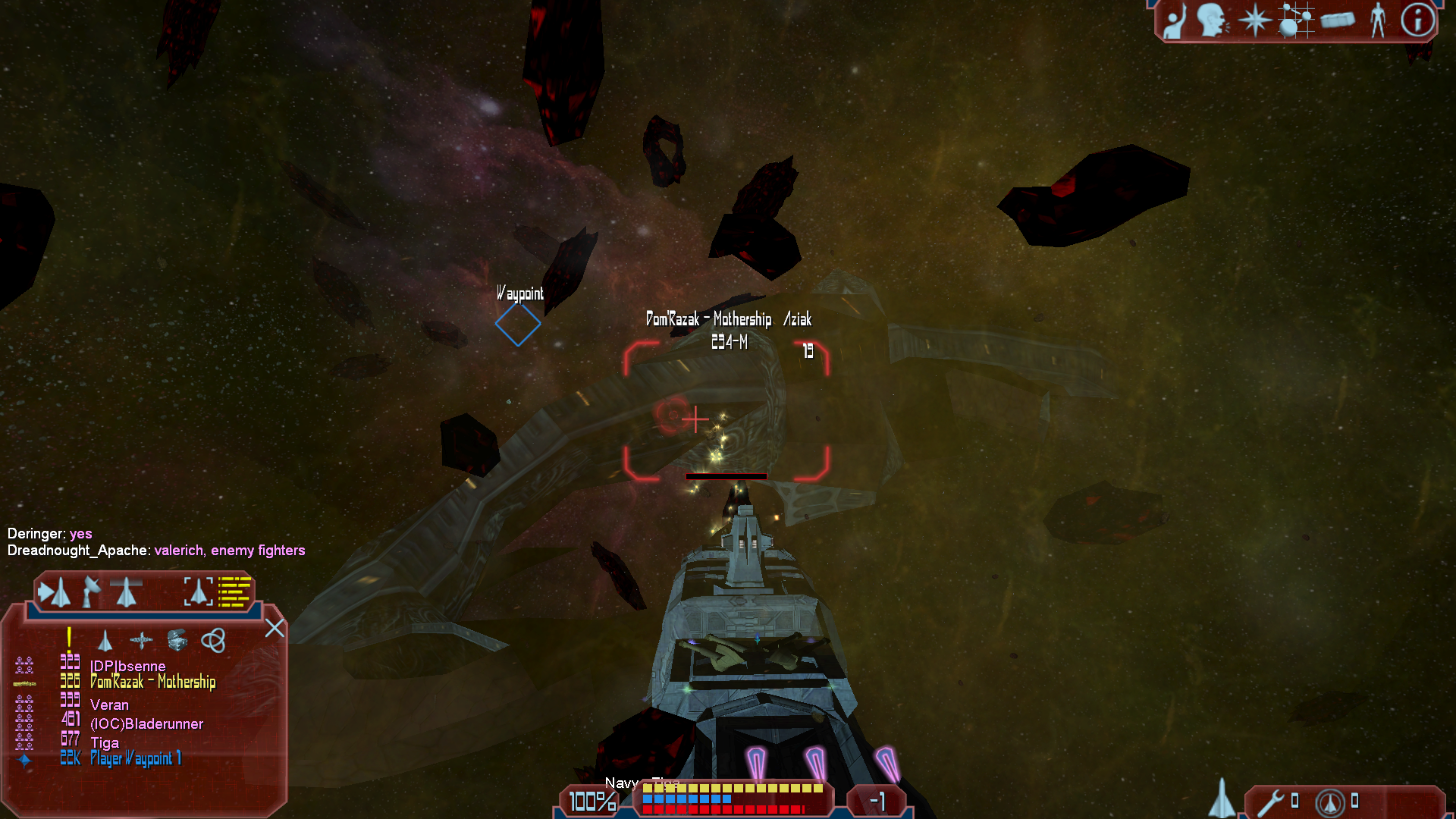Click the bracketed ship target icon

pos(199,592)
